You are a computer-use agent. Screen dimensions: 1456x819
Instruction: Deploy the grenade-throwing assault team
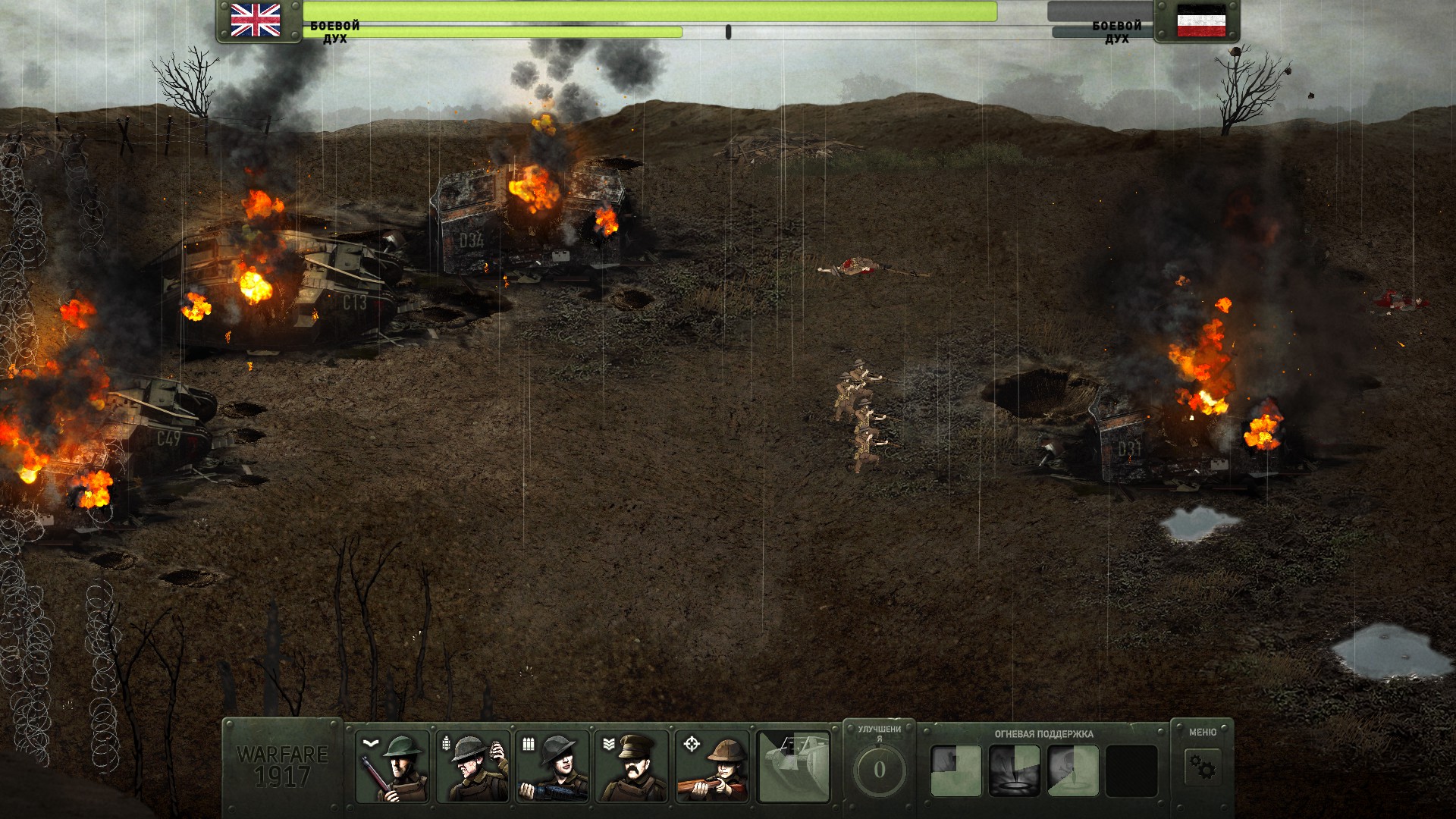click(x=472, y=767)
